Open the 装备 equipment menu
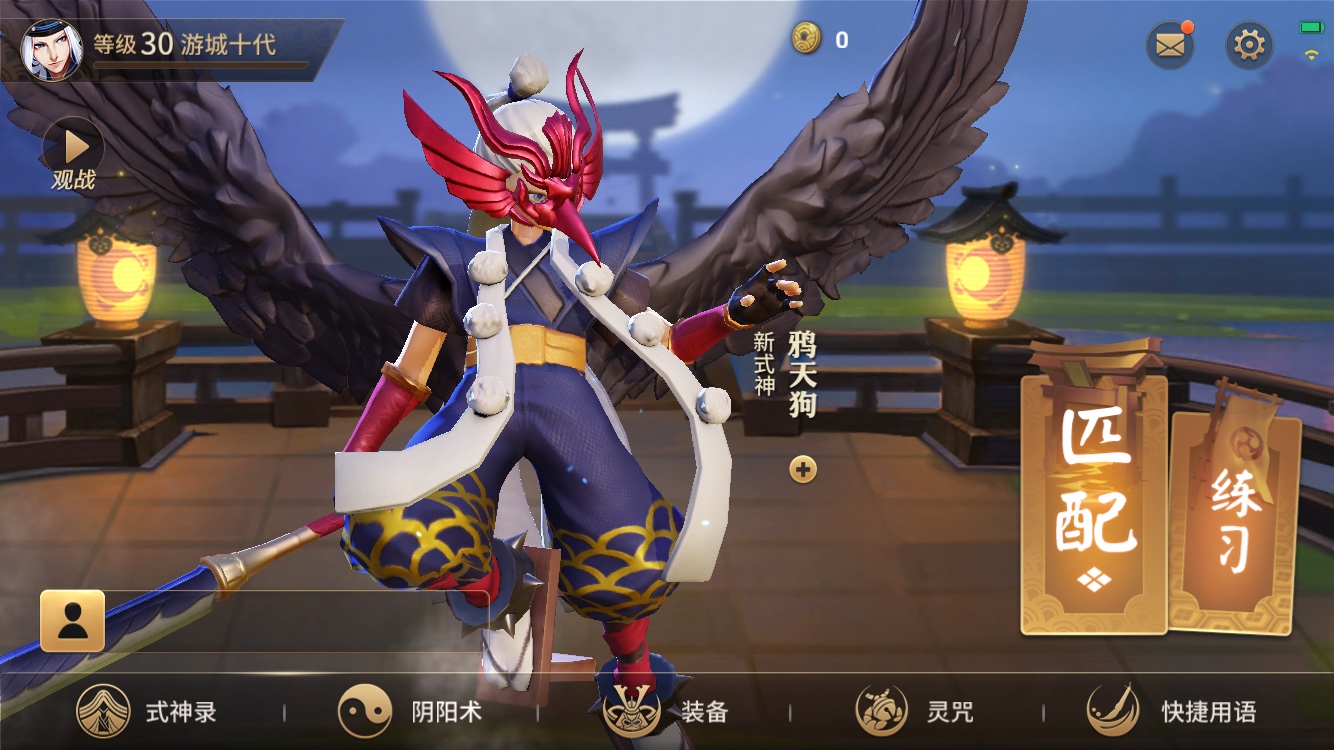 tap(666, 712)
